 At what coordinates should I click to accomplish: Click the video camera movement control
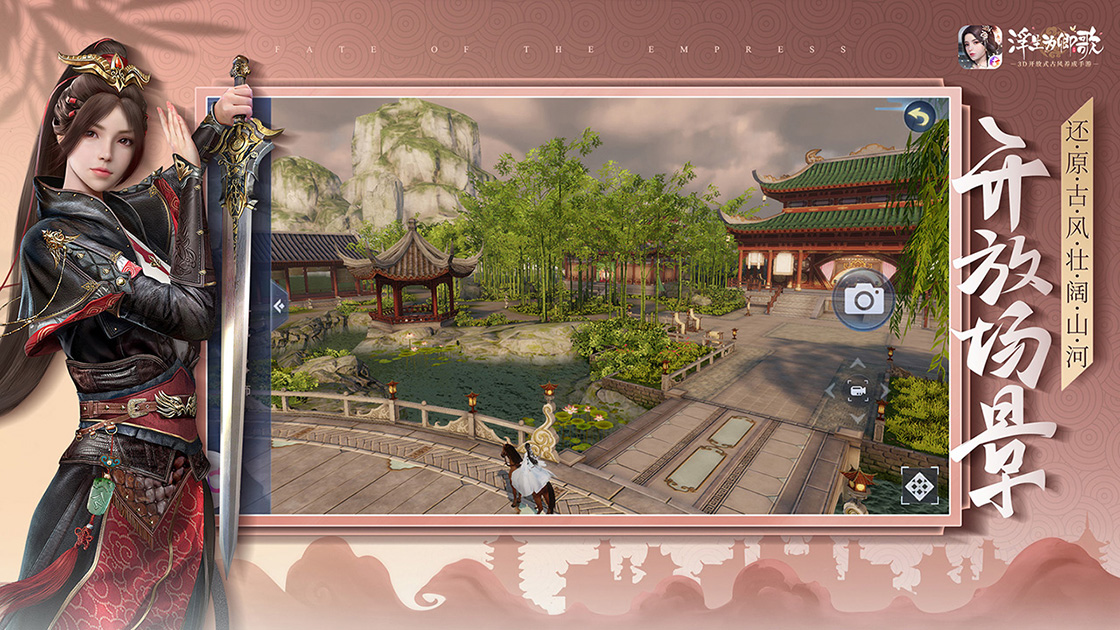click(857, 391)
